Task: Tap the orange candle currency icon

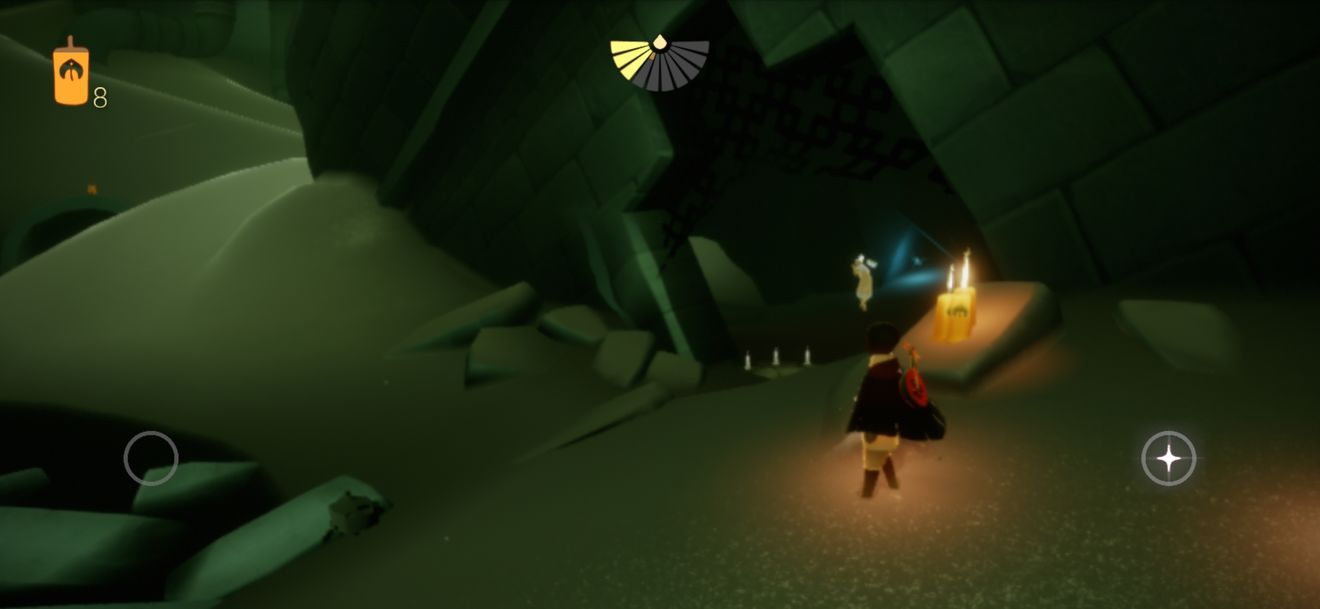Action: coord(71,74)
